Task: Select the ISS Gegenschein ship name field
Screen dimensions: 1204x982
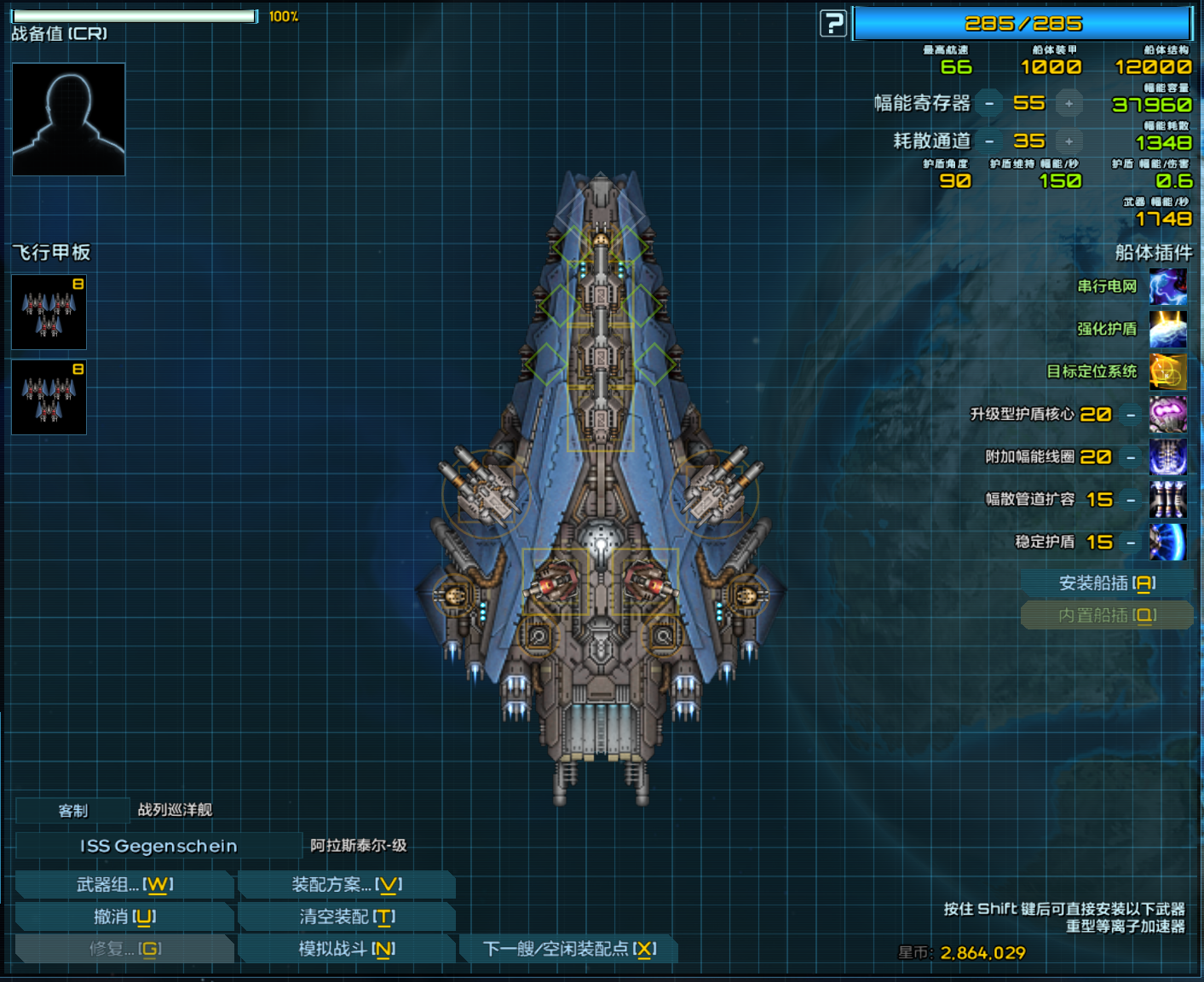Action: 158,846
